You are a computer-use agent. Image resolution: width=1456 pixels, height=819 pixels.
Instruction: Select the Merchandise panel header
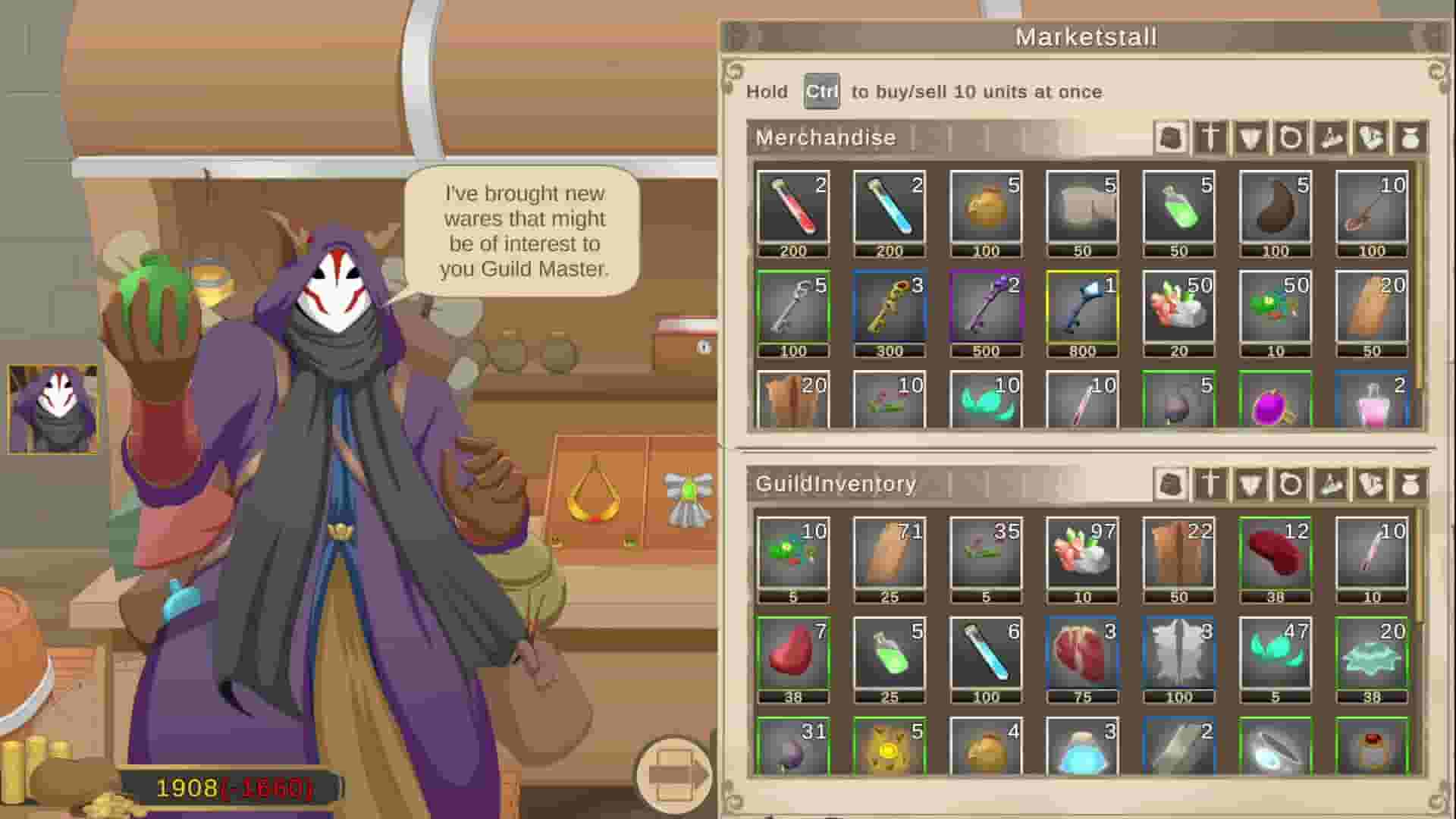[x=825, y=138]
